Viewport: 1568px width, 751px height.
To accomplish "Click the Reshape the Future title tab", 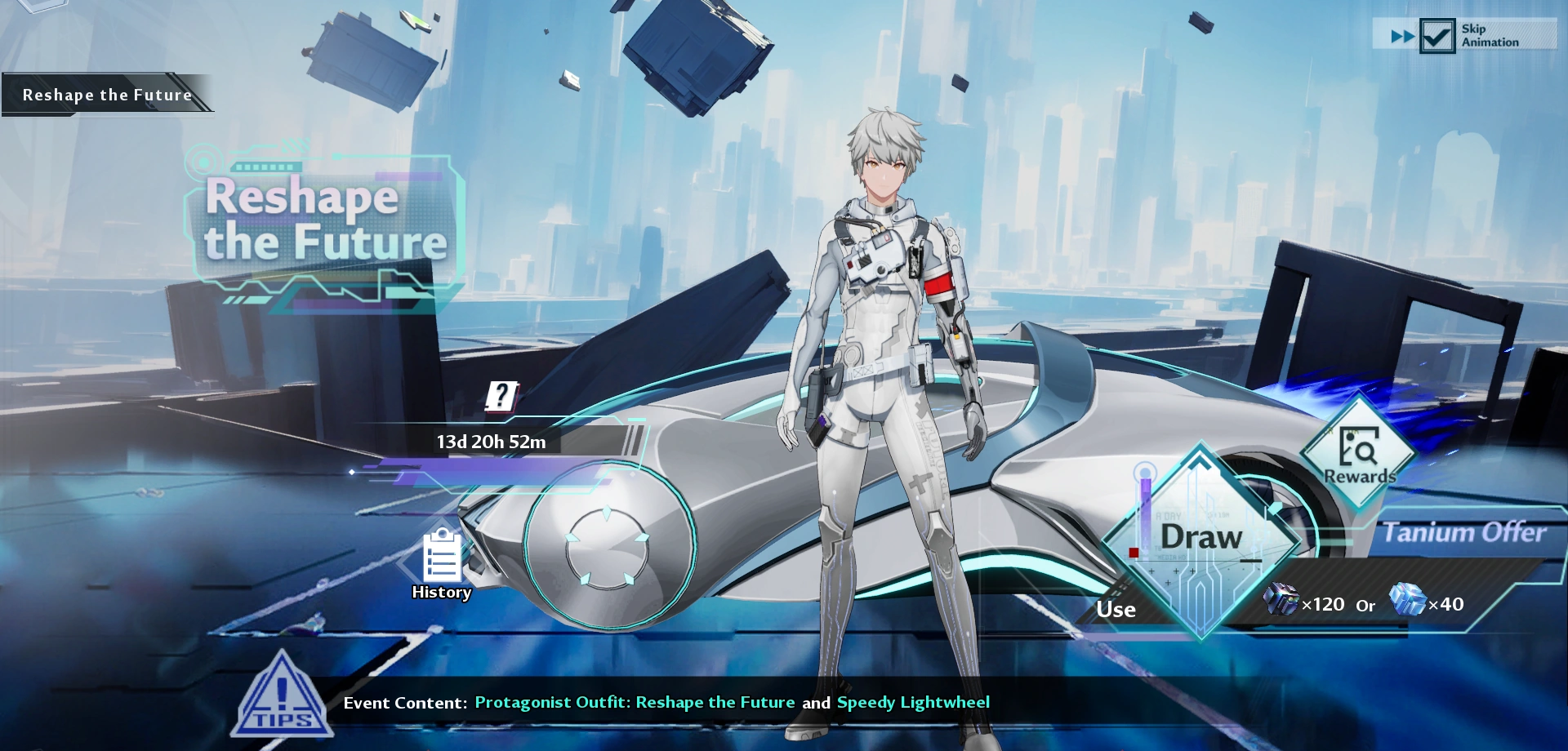I will coord(107,95).
